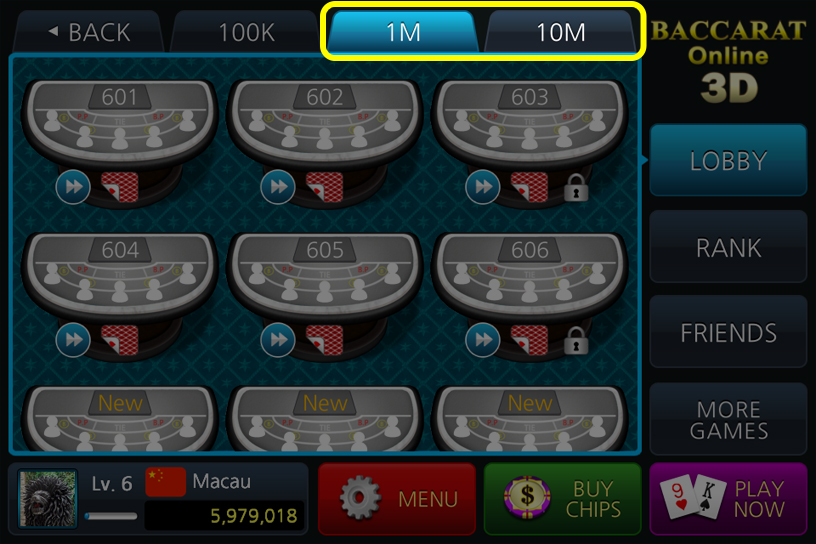Open the player profile avatar
Screen dimensions: 816x544
coord(48,499)
